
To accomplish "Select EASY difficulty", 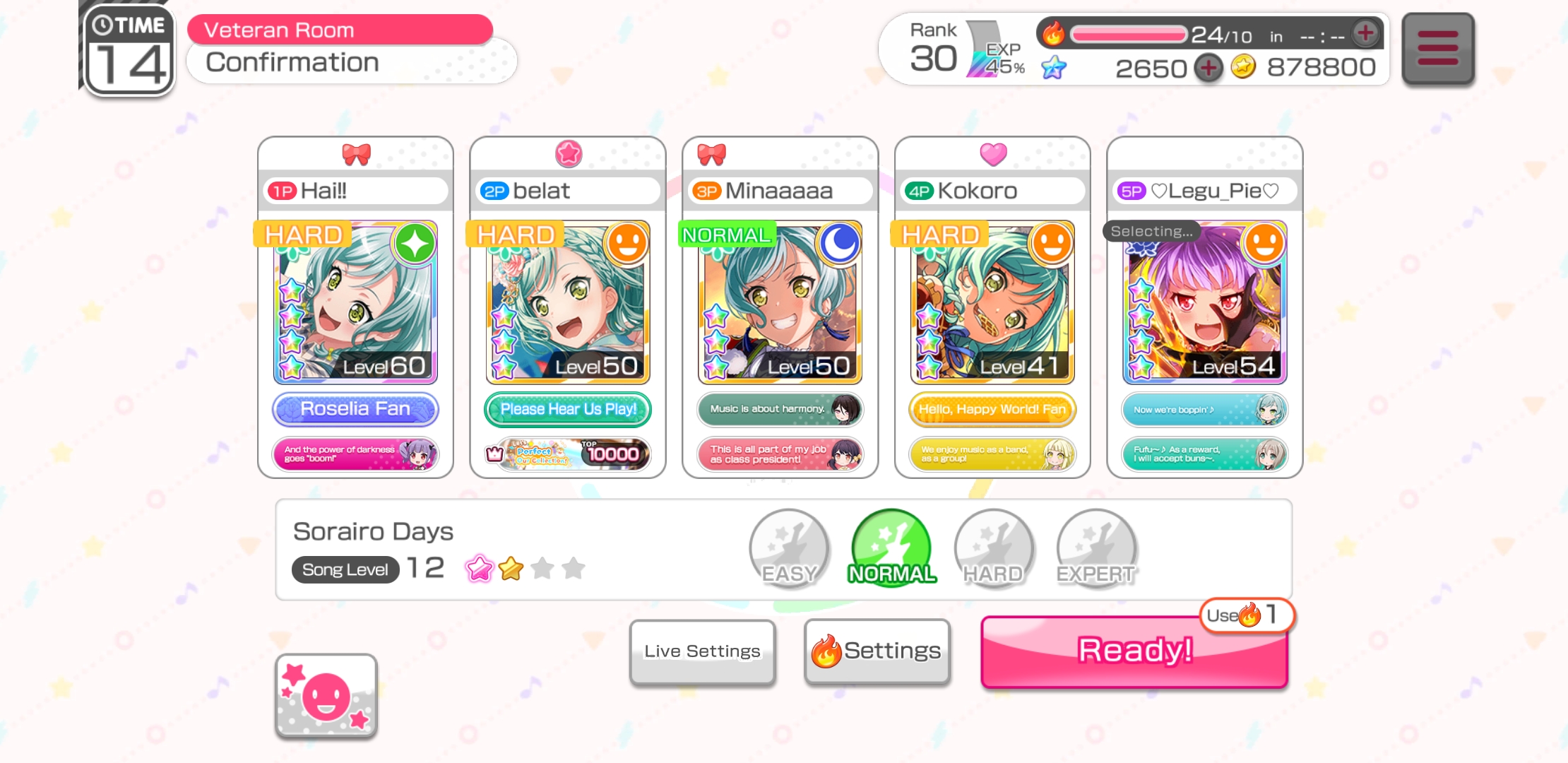I will pos(789,548).
